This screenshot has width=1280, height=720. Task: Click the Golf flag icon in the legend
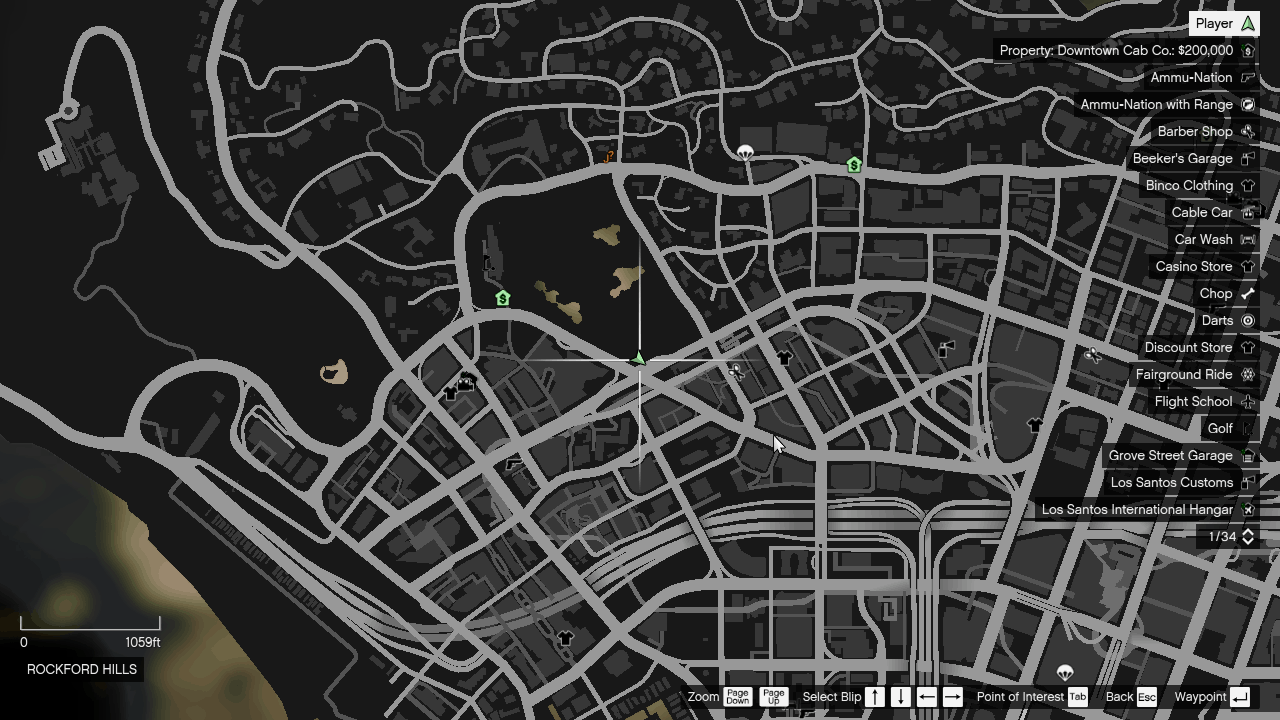point(1246,428)
